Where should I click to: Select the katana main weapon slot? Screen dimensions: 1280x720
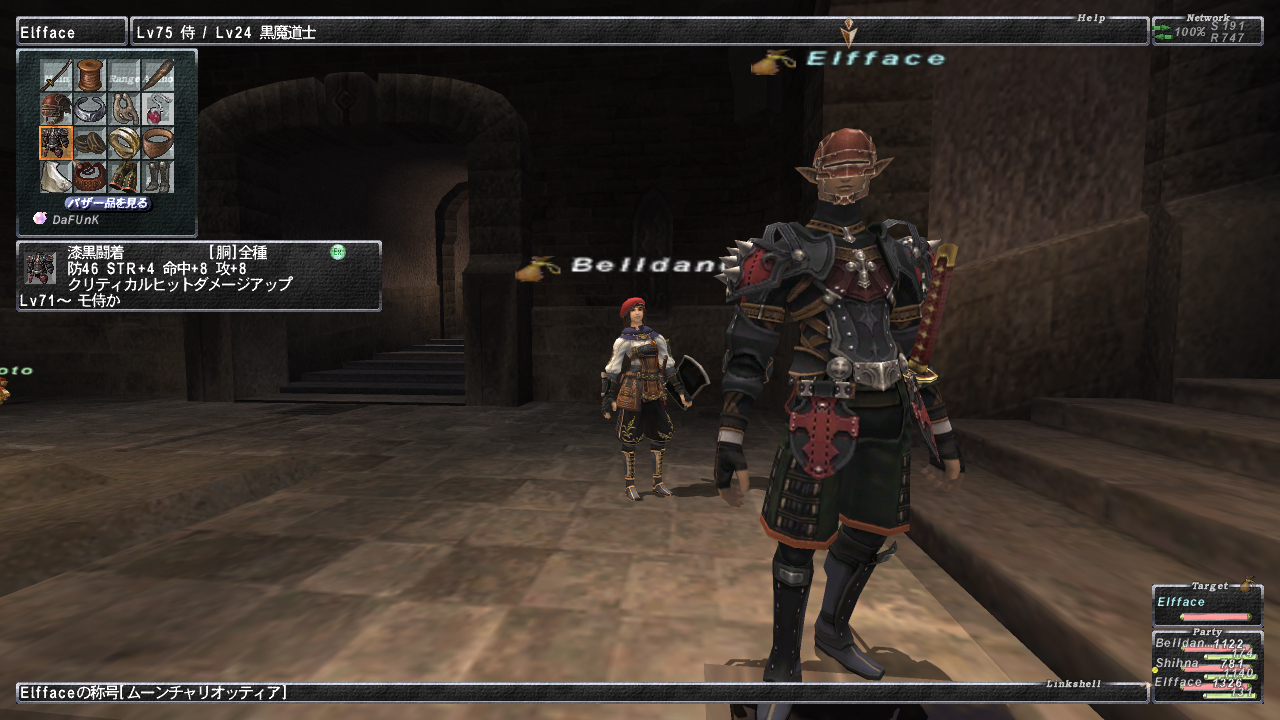click(56, 75)
